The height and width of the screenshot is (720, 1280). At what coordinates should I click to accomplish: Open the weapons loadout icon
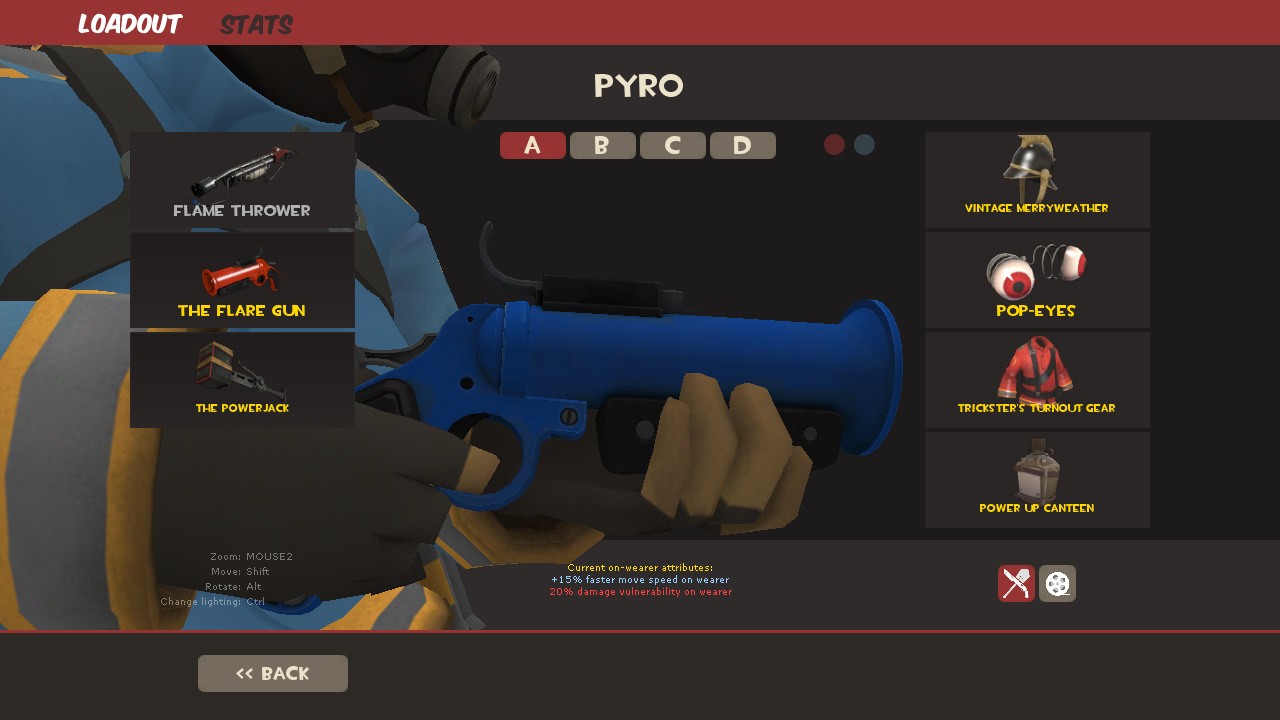(1016, 584)
